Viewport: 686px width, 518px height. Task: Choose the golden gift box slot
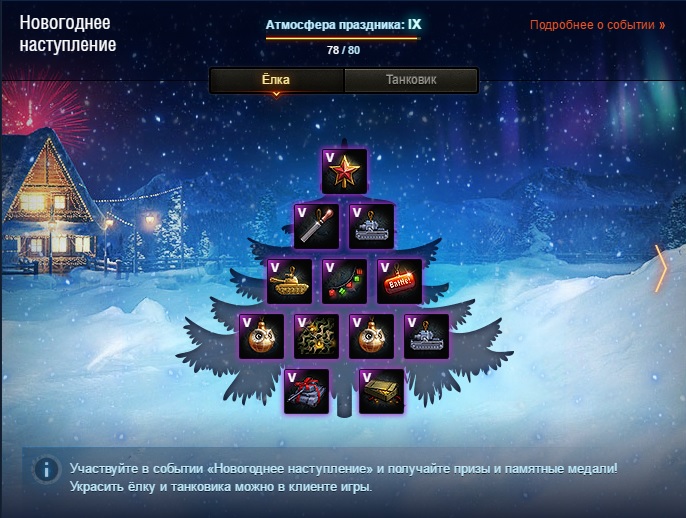[381, 391]
